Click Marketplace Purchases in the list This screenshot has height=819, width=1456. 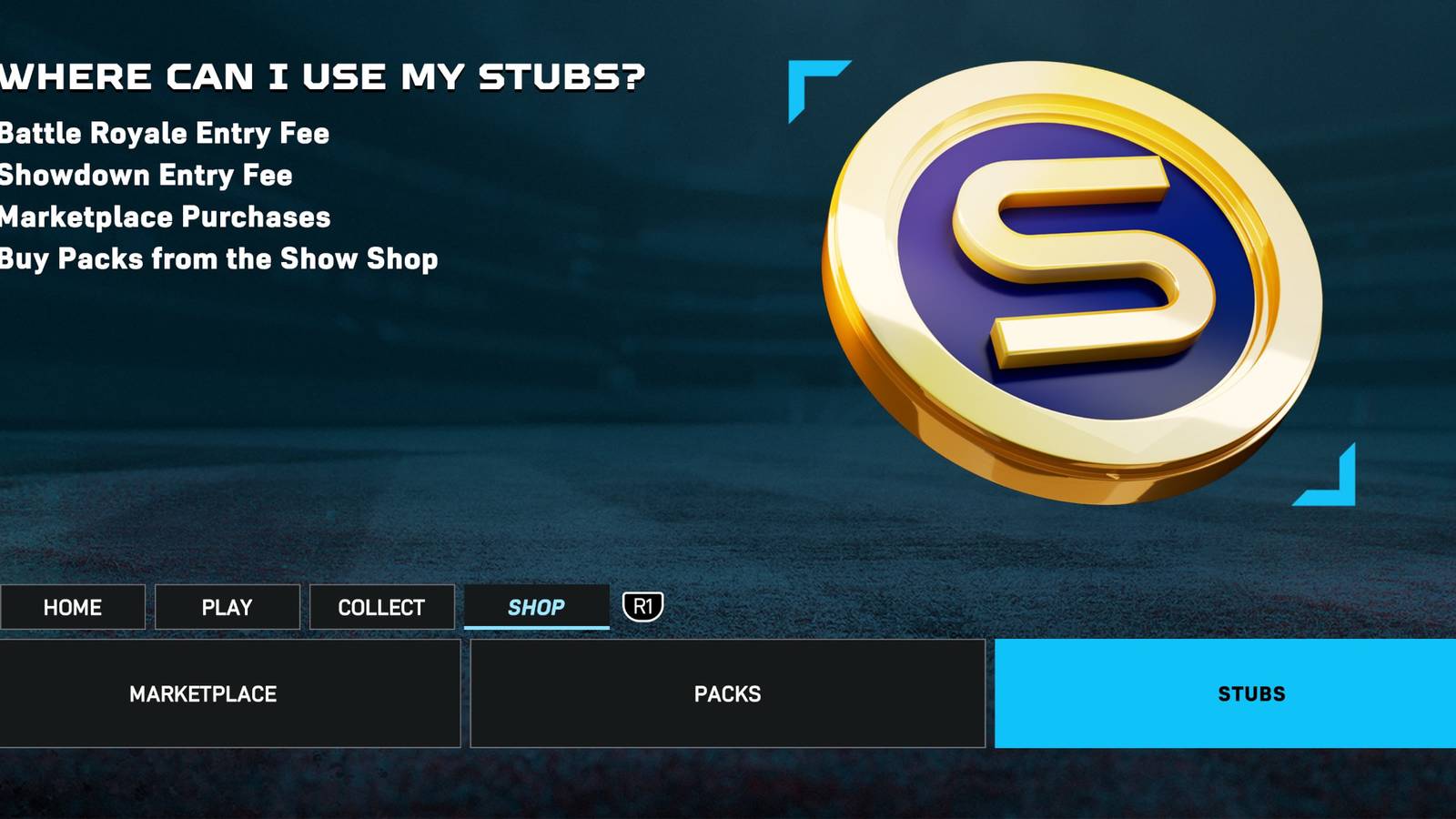[165, 217]
